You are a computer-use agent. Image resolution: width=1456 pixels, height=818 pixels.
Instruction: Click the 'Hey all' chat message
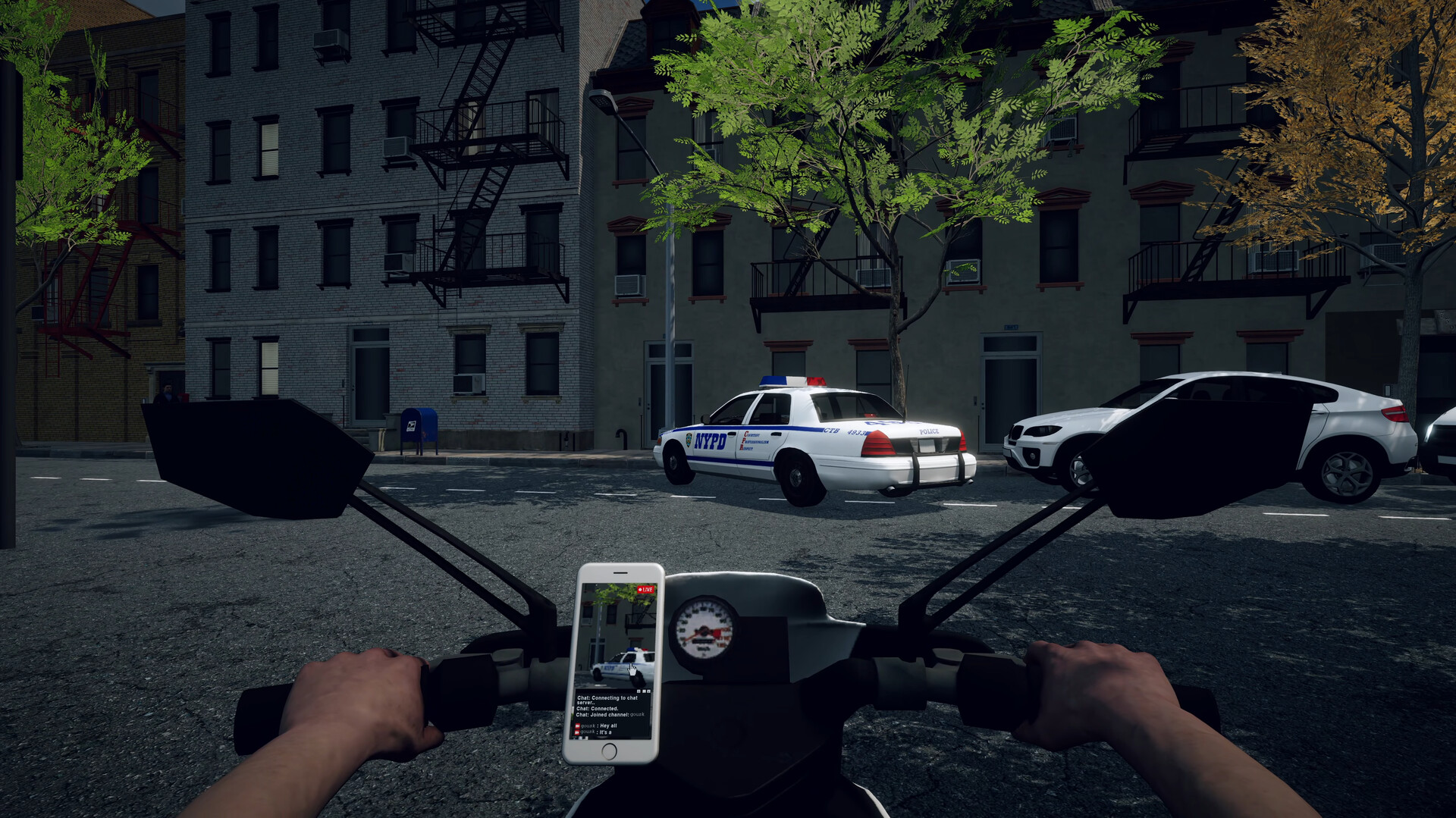[x=607, y=725]
